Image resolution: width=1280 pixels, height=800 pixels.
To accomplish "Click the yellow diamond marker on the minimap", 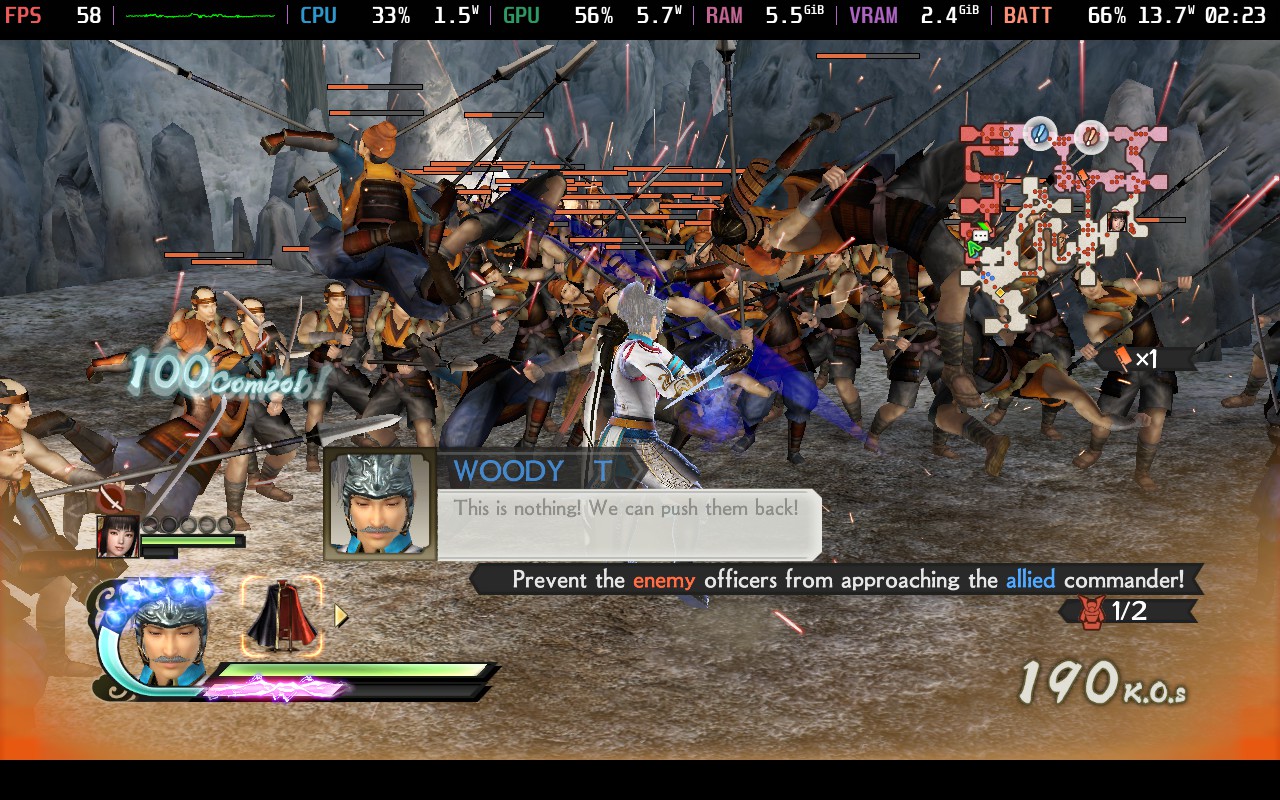I will coord(1001,292).
